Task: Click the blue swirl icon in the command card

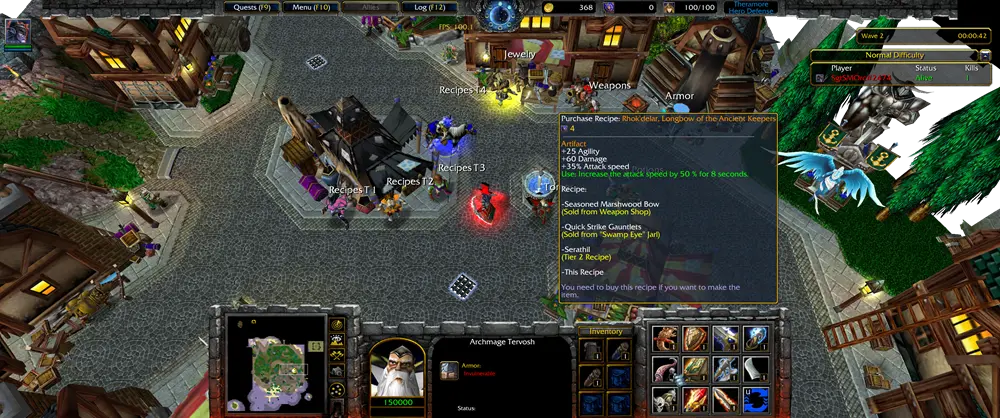Action: (755, 400)
